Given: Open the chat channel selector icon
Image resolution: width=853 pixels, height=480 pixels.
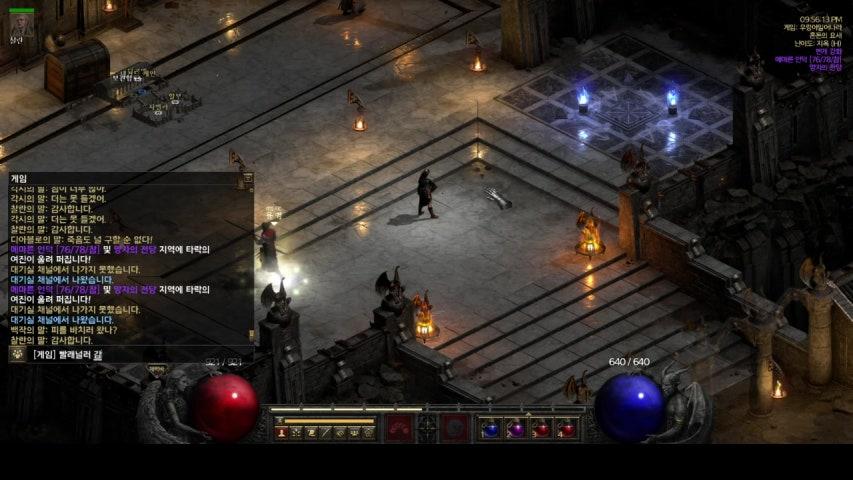Looking at the screenshot, I should click(x=18, y=354).
